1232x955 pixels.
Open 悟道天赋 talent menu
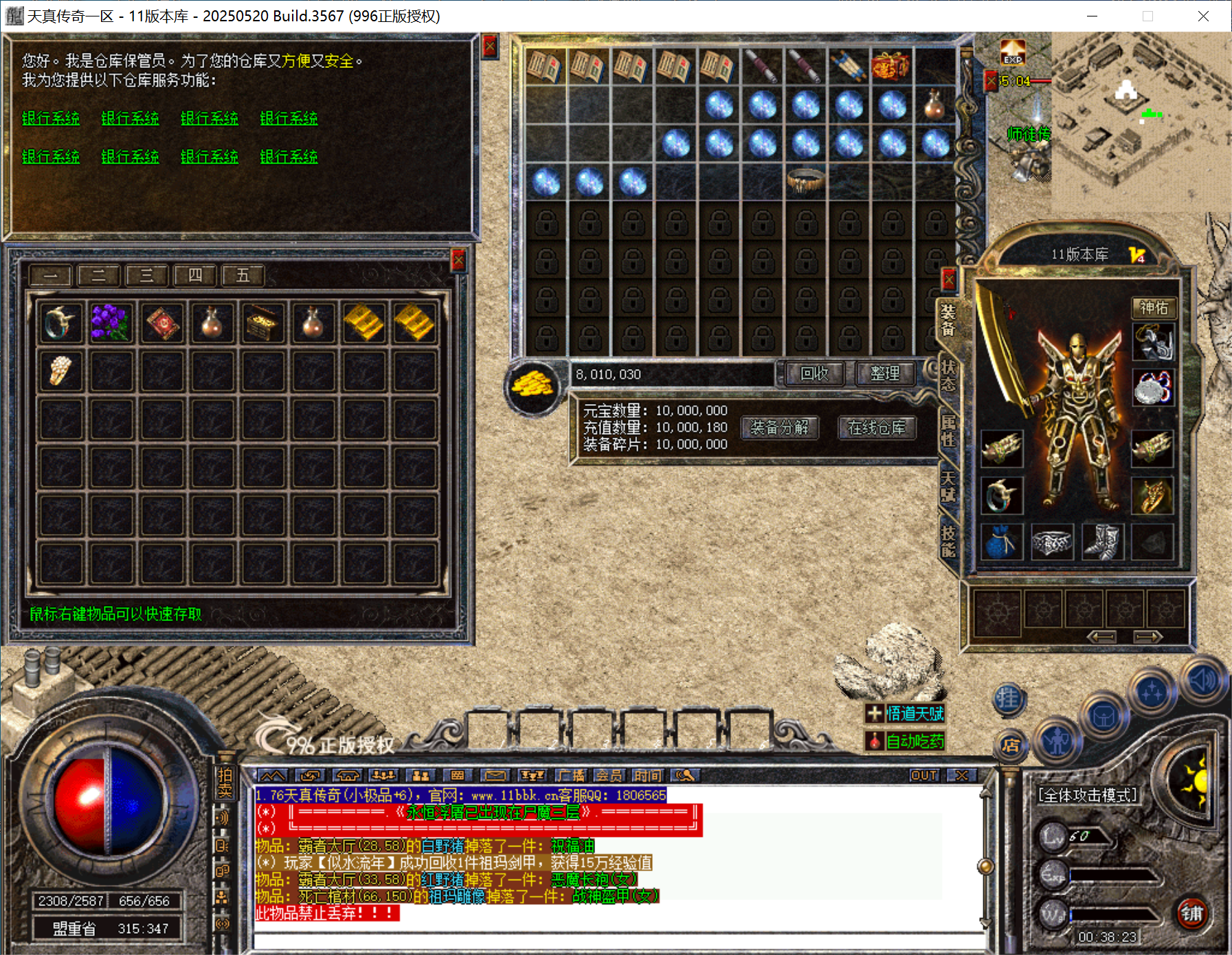pyautogui.click(x=906, y=714)
